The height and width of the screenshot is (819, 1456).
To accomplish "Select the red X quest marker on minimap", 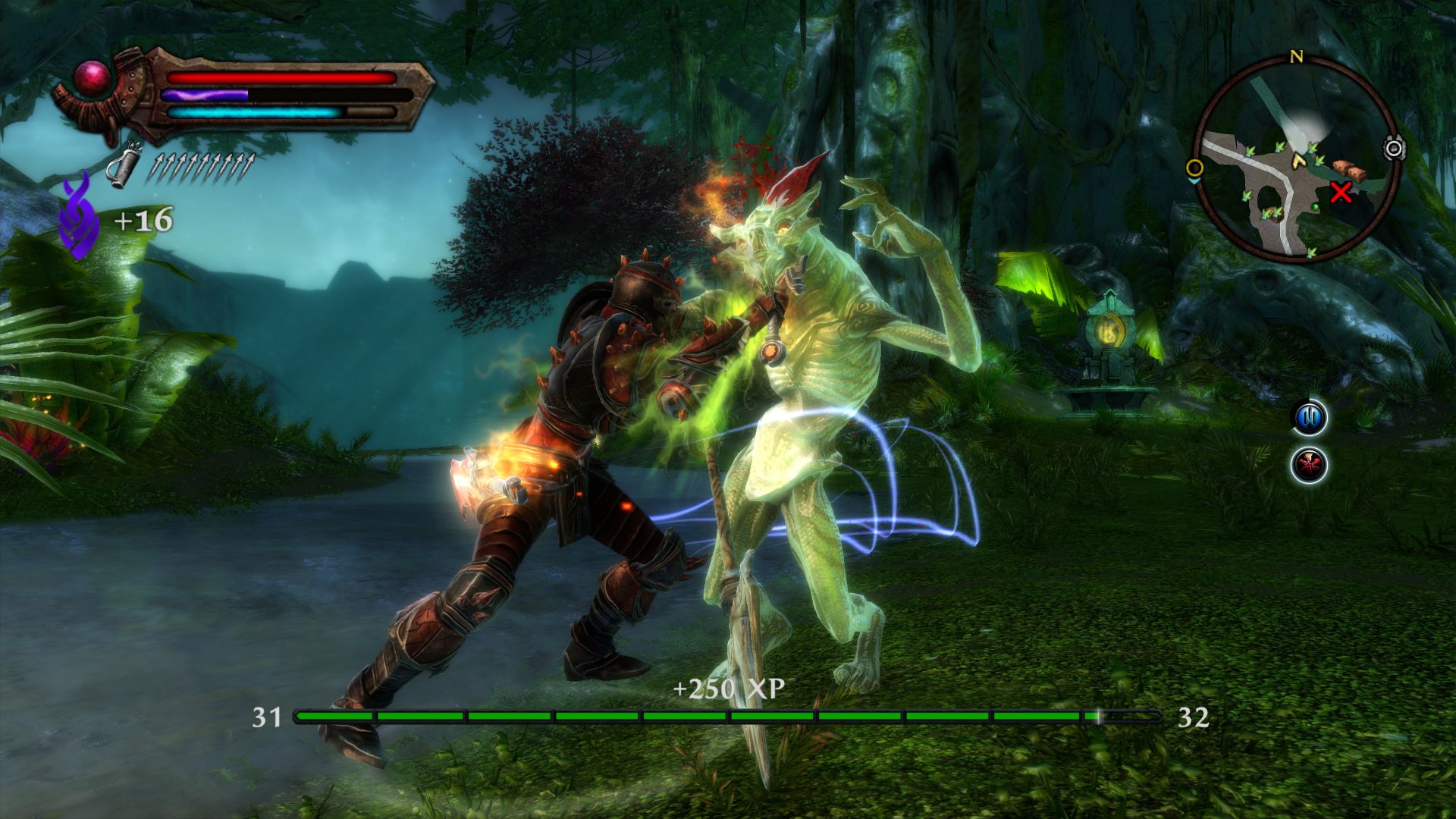I will point(1341,193).
